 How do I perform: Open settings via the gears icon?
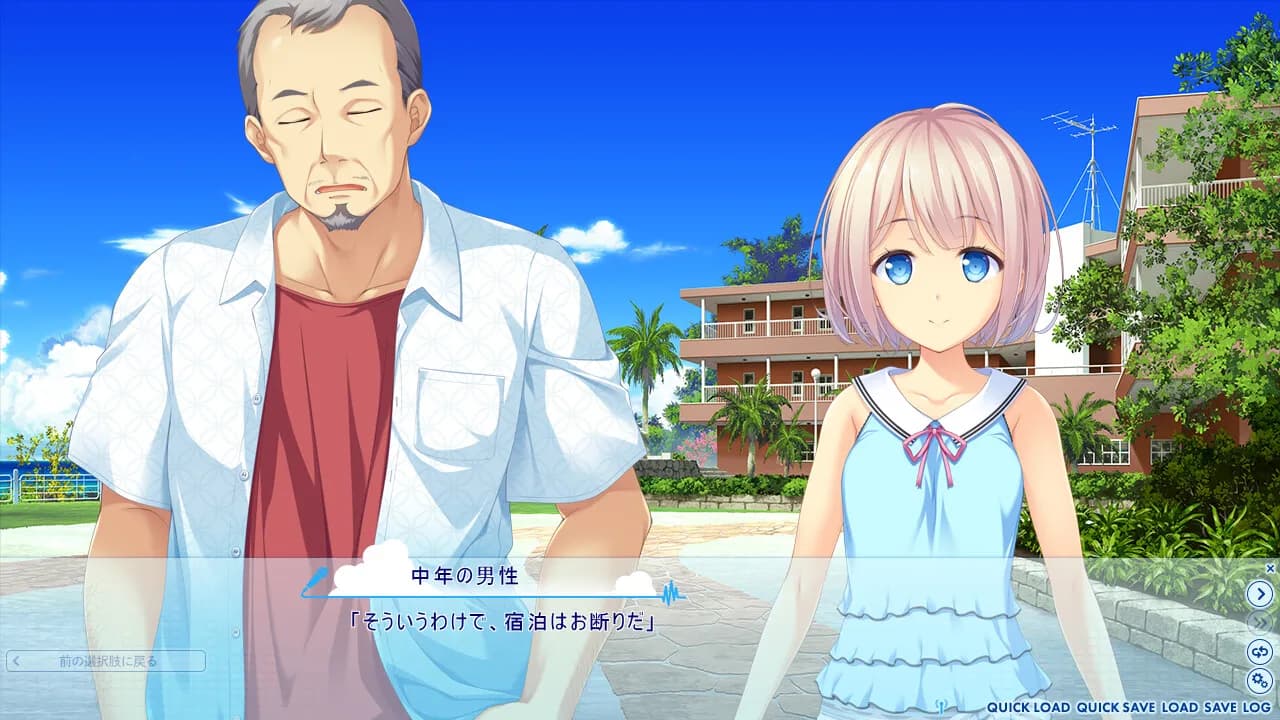click(x=1261, y=680)
